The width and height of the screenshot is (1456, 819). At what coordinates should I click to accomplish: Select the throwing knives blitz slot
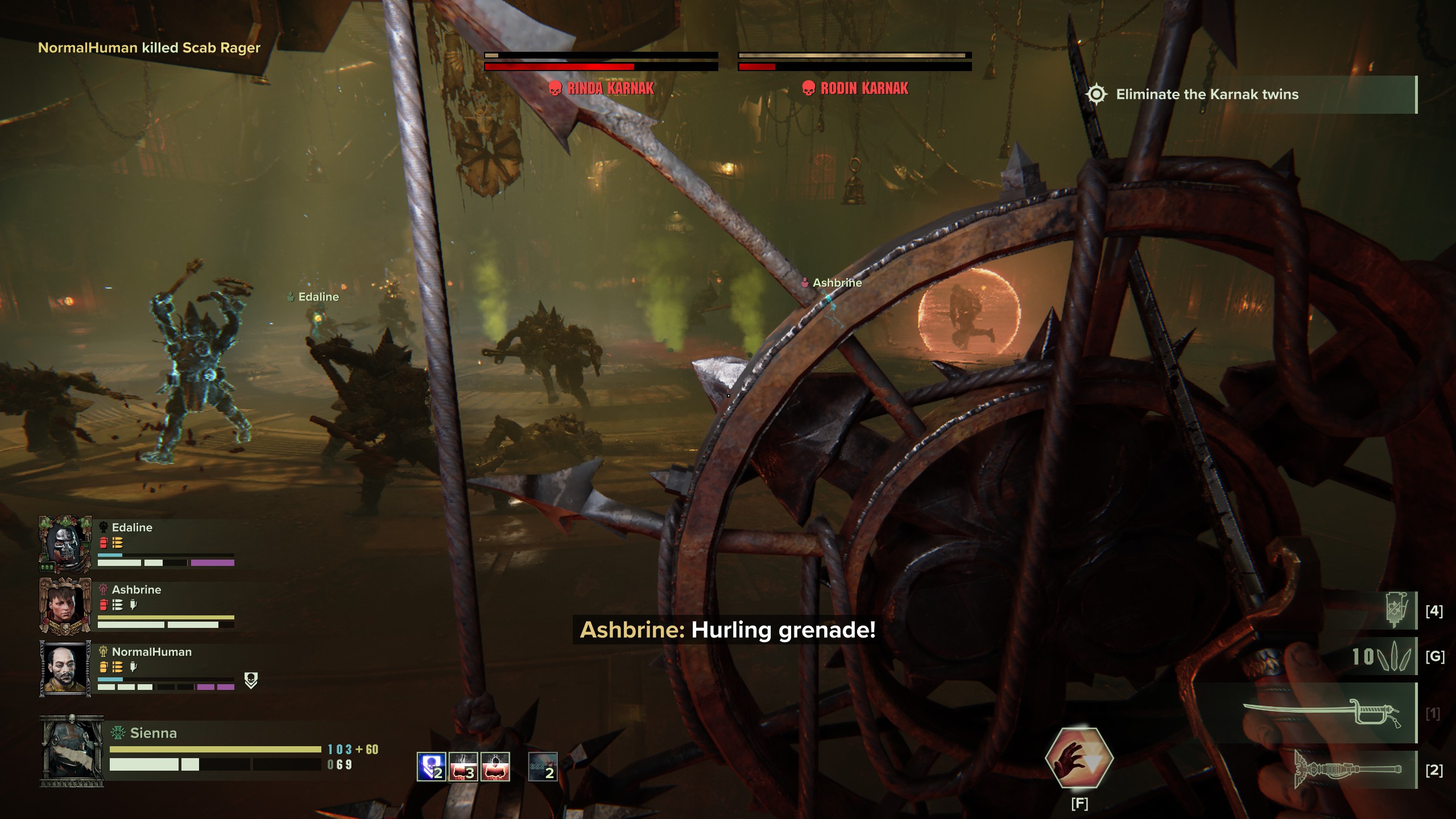click(1382, 657)
